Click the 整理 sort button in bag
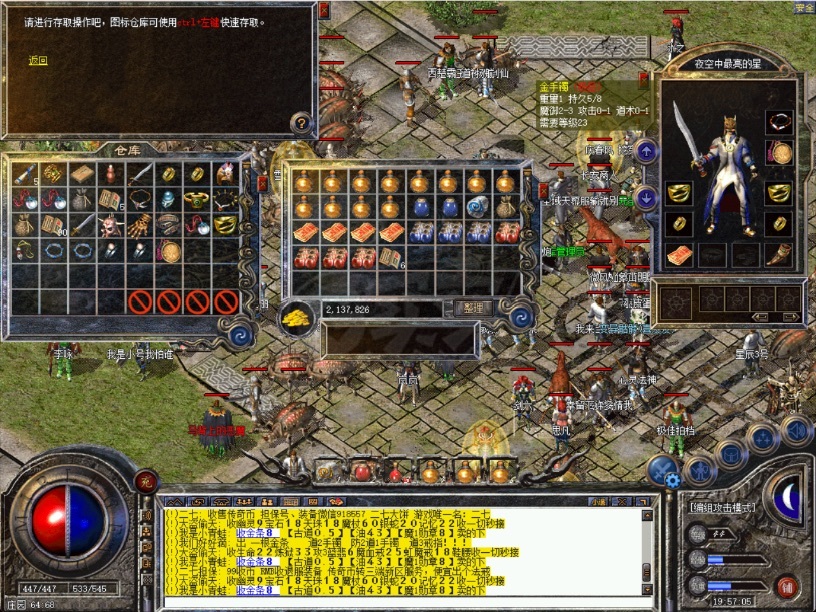Screen dimensions: 816x612 pyautogui.click(x=472, y=308)
